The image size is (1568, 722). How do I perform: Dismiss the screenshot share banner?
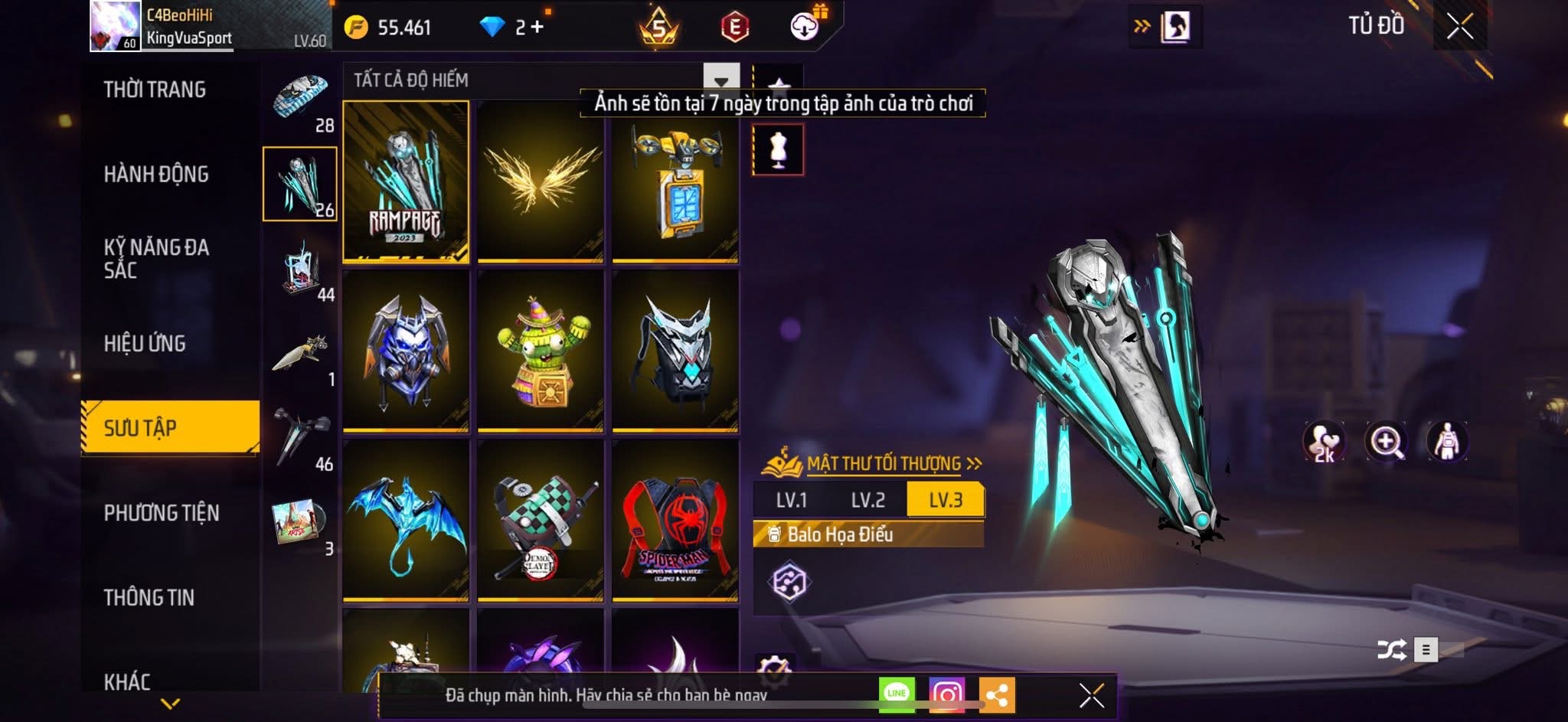(x=1091, y=695)
